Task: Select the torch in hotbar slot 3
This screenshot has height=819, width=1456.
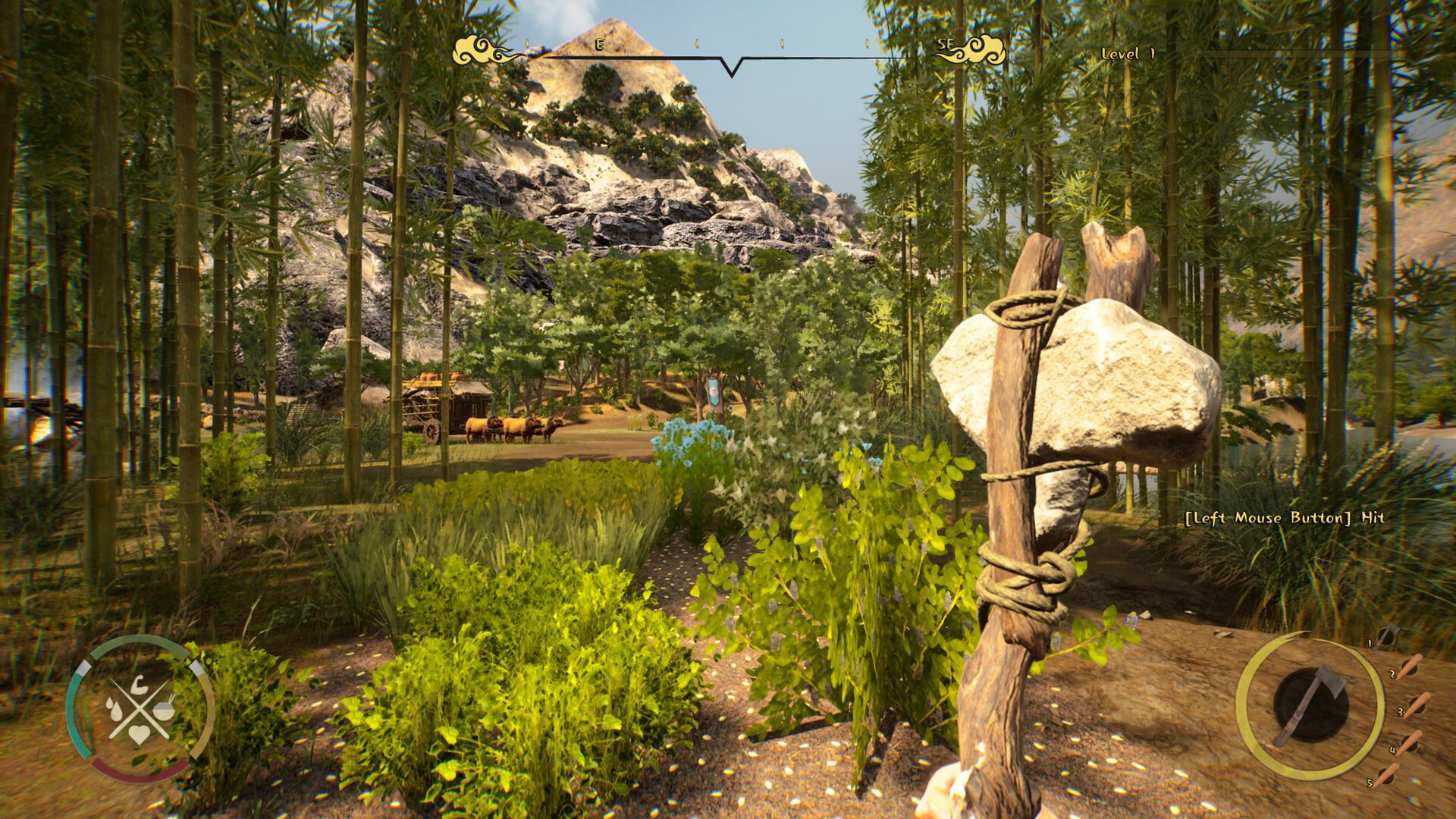Action: [1417, 706]
